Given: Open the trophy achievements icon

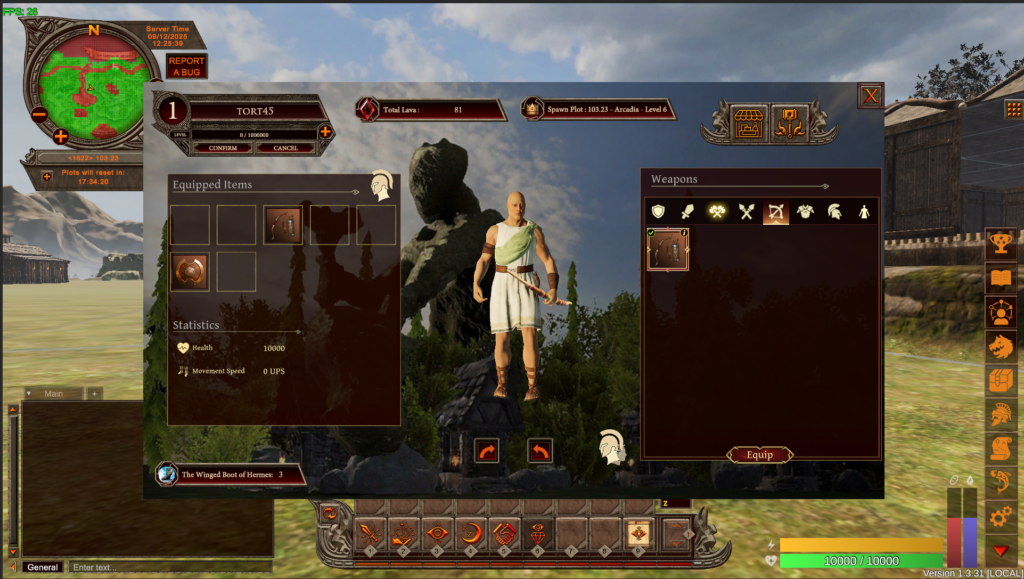Looking at the screenshot, I should (1000, 245).
